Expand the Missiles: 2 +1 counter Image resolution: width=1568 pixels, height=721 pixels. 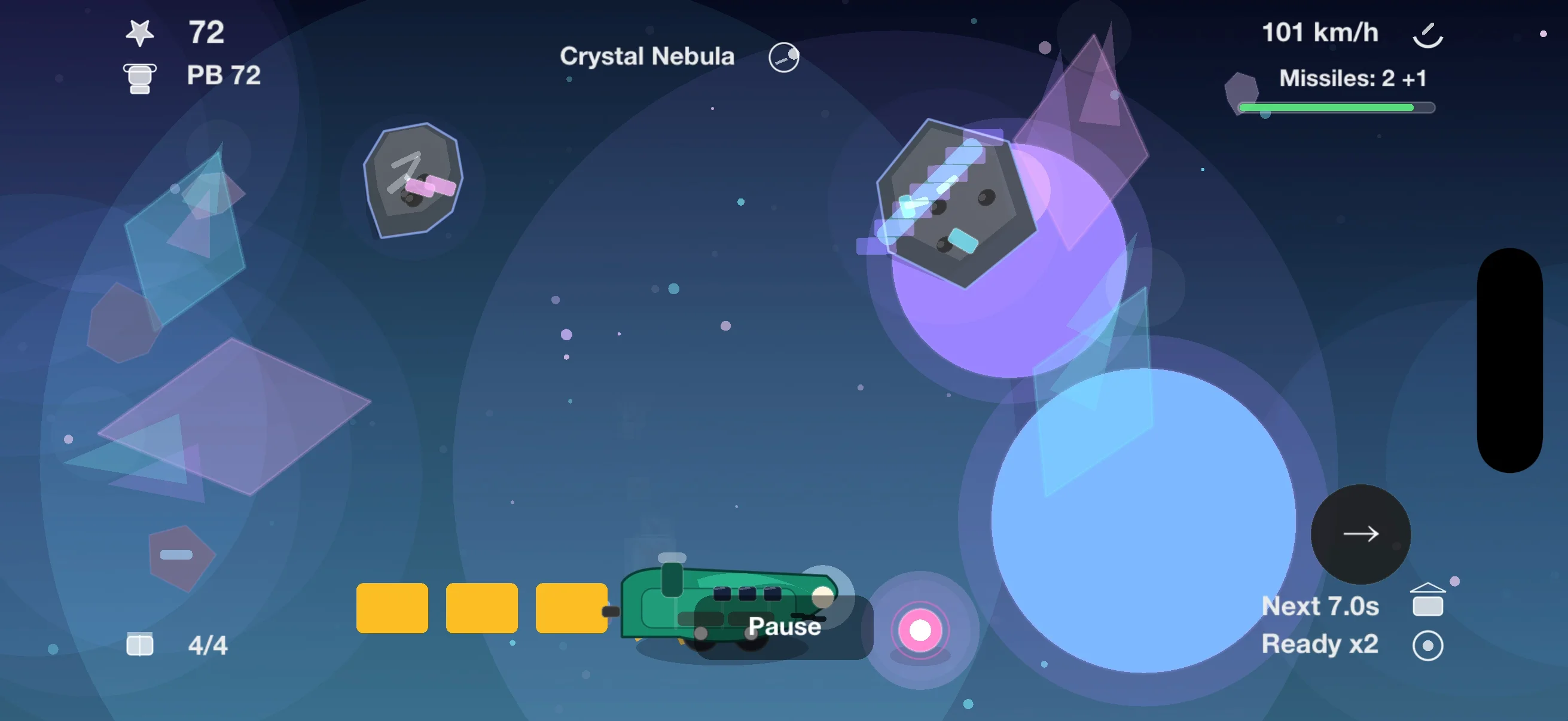click(1353, 78)
